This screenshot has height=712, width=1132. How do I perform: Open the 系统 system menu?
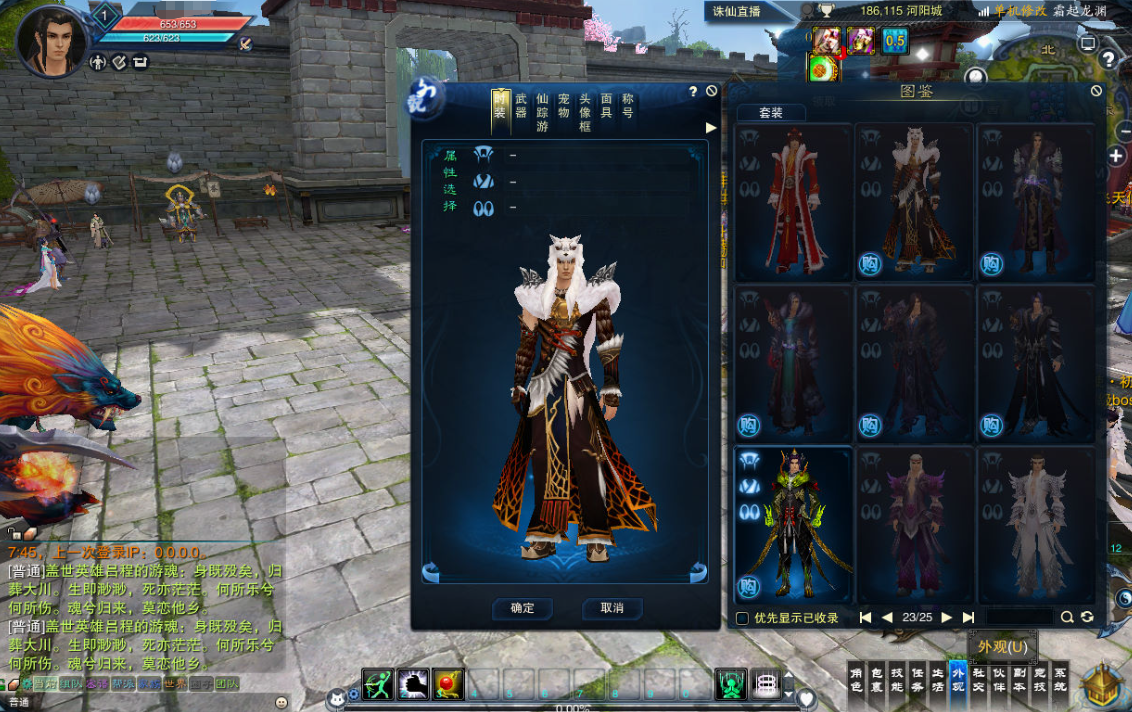1060,680
